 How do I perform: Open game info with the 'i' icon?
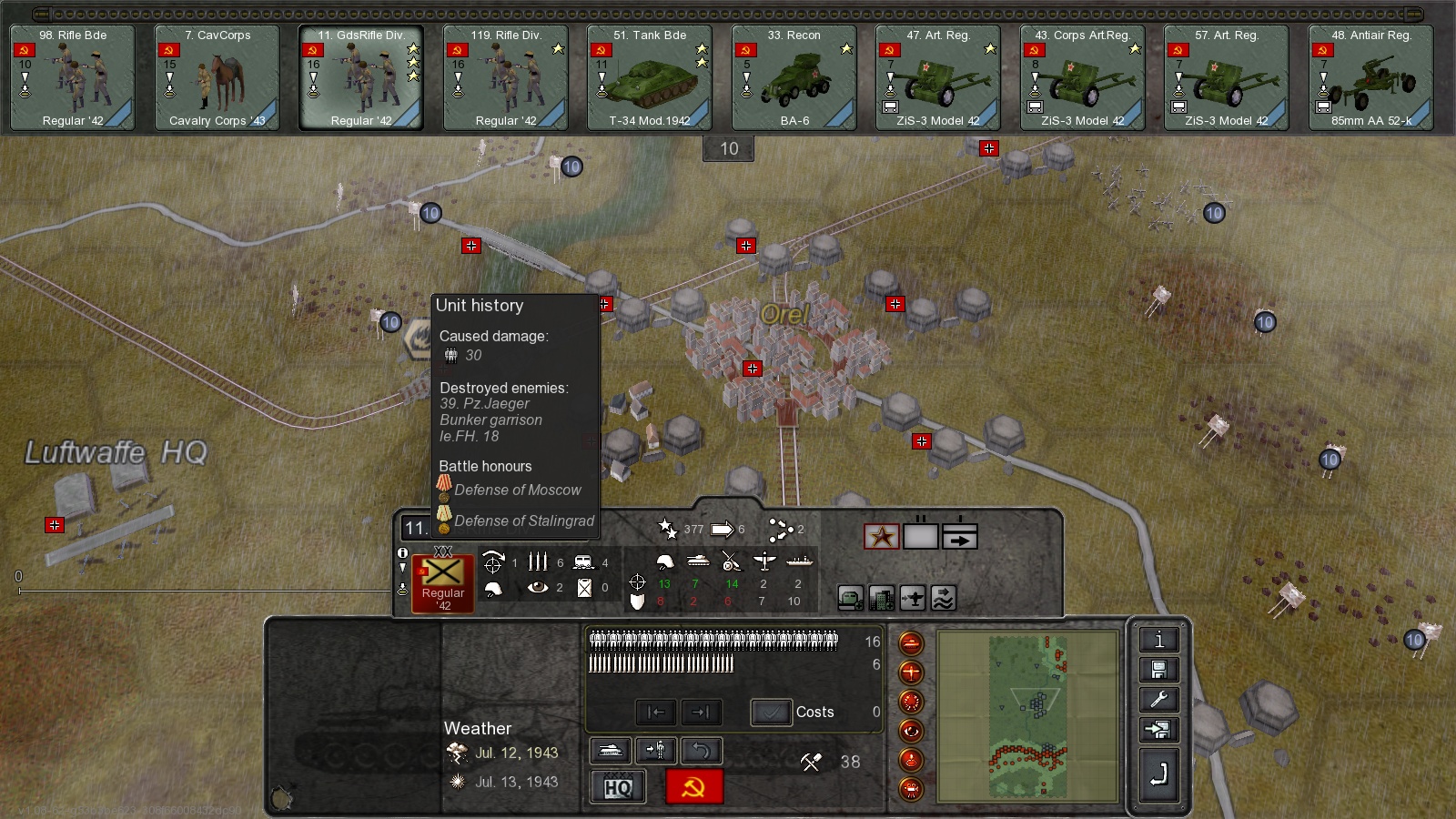(x=1158, y=640)
